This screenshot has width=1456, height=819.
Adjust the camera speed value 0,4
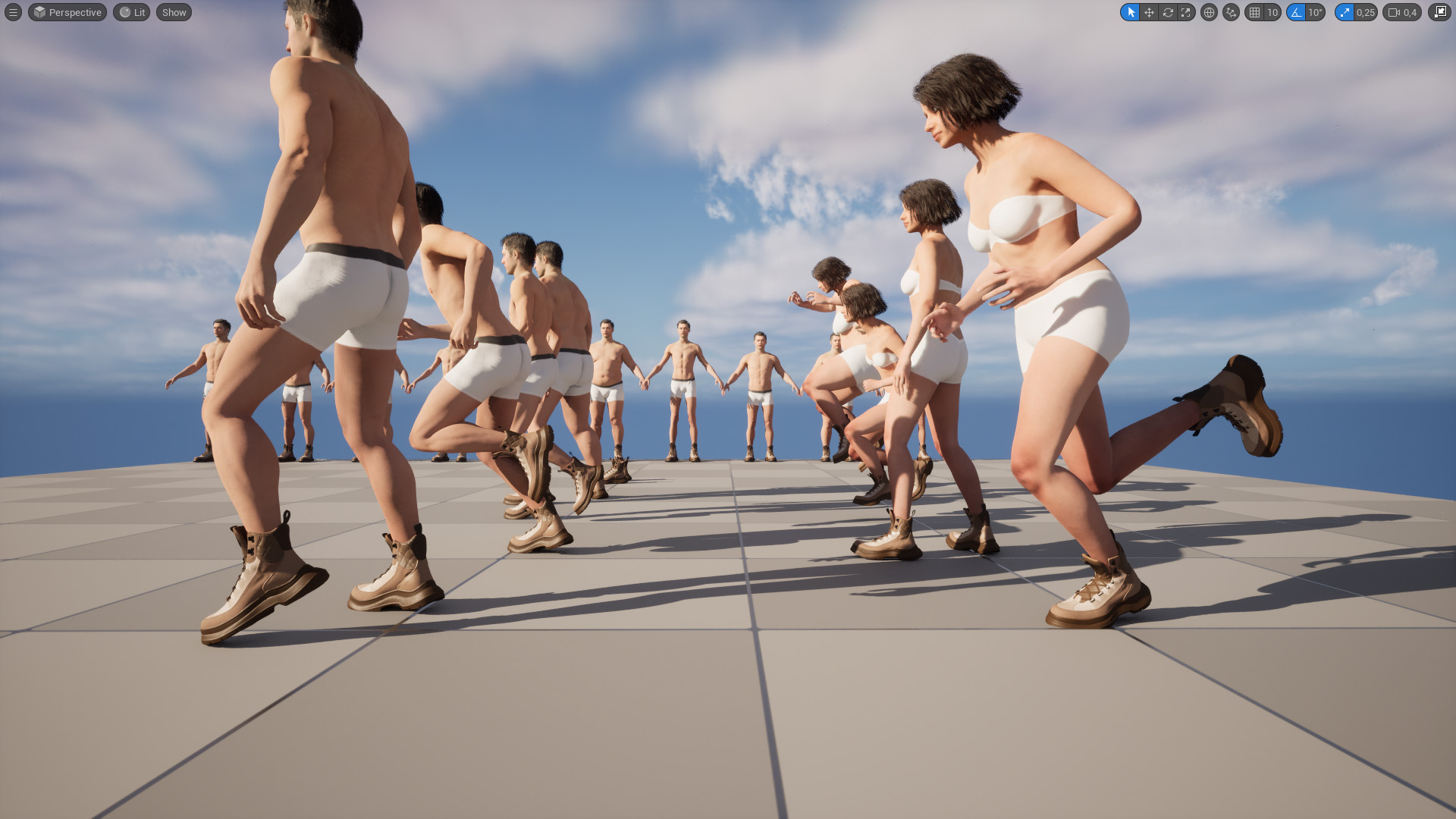1409,12
